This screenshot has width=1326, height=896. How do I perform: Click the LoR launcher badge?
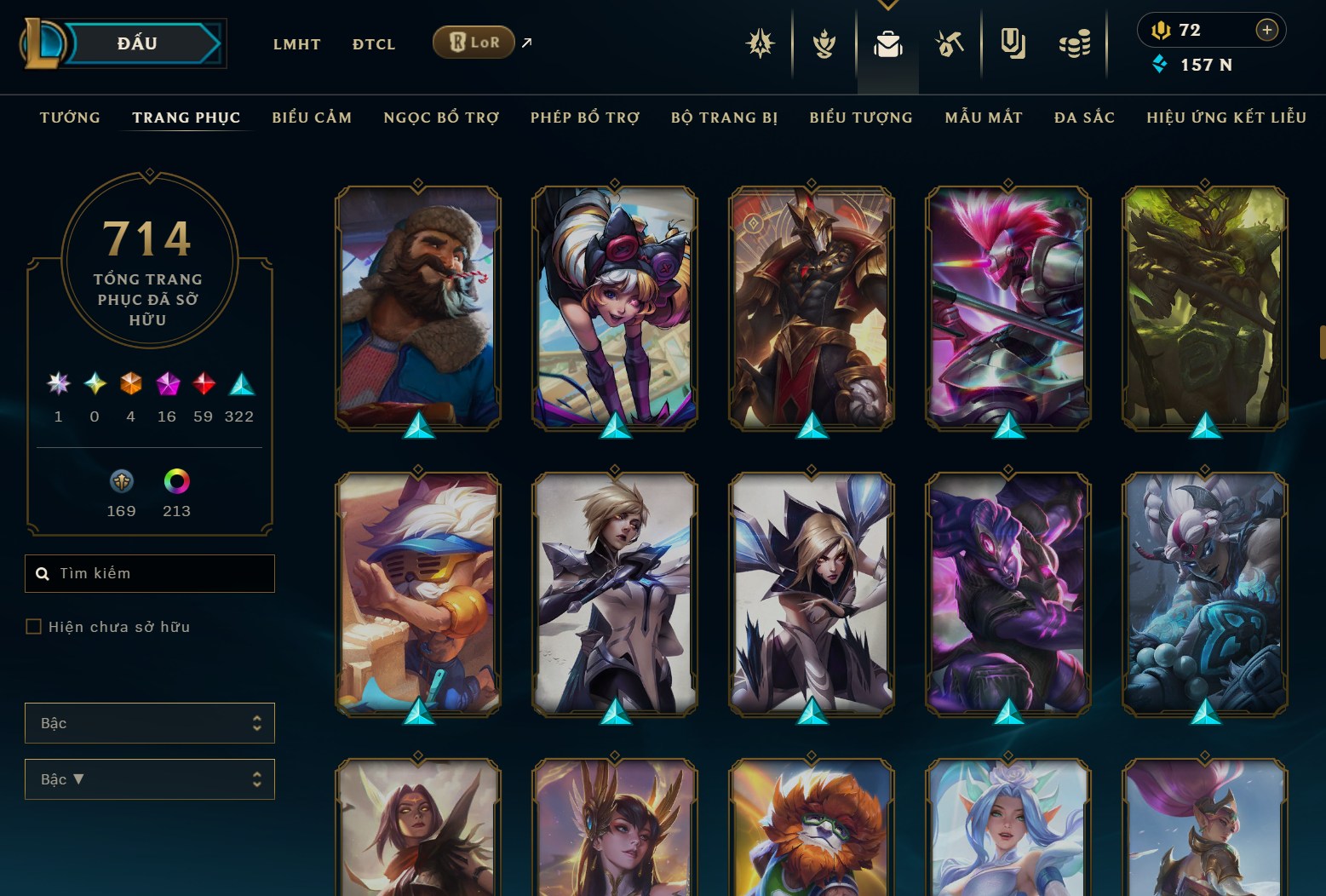(x=474, y=41)
